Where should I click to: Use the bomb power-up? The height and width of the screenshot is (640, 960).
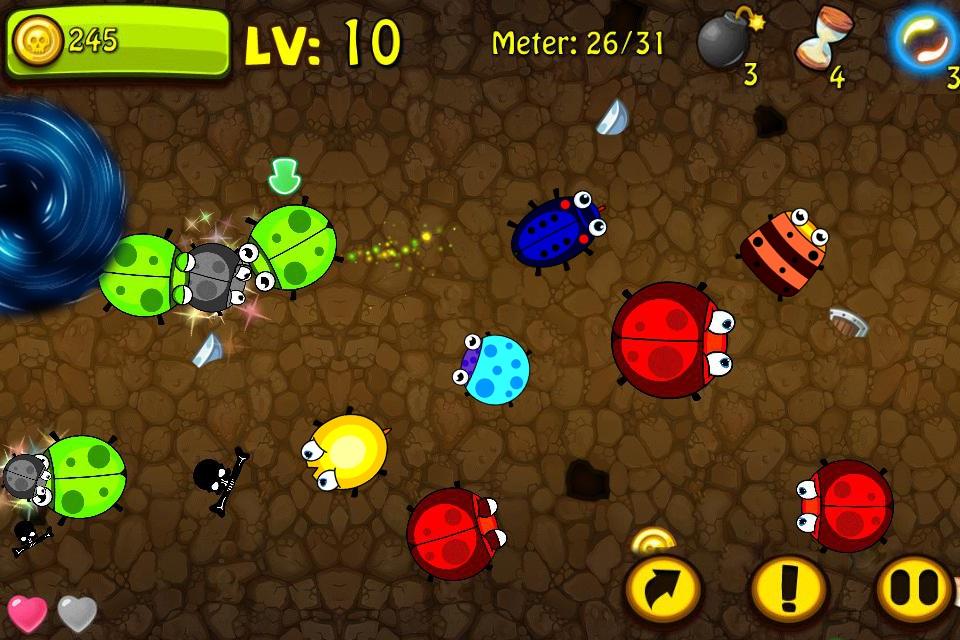click(725, 42)
